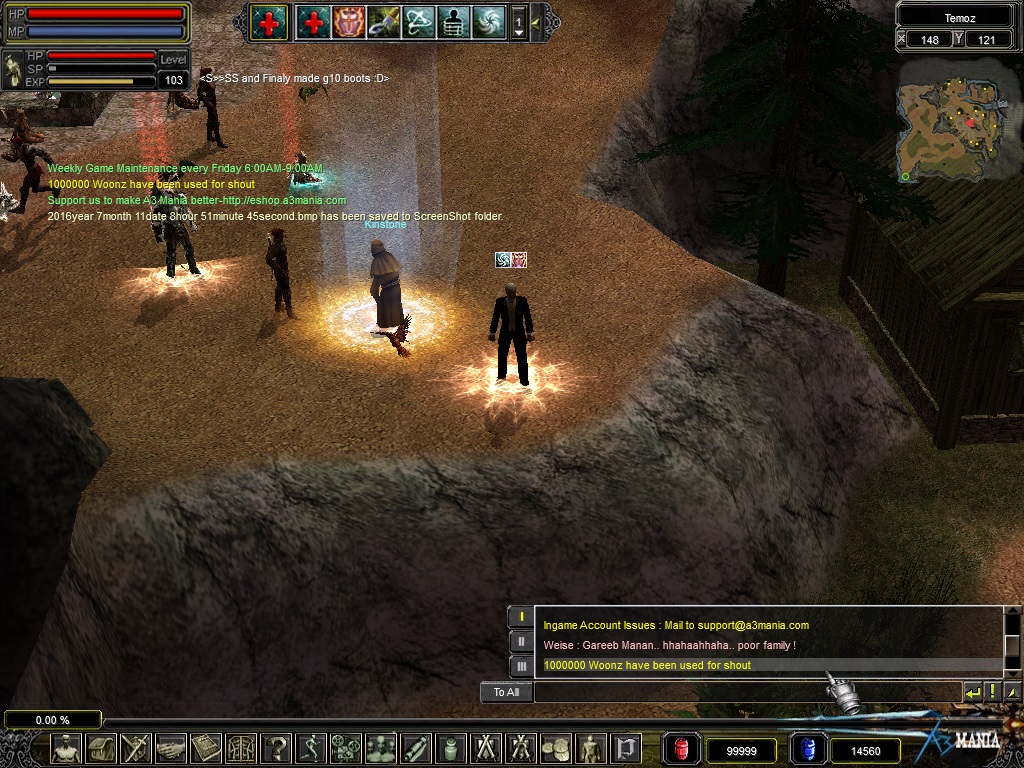Image resolution: width=1024 pixels, height=768 pixels.
Task: Open the question mark help icon
Action: point(276,748)
